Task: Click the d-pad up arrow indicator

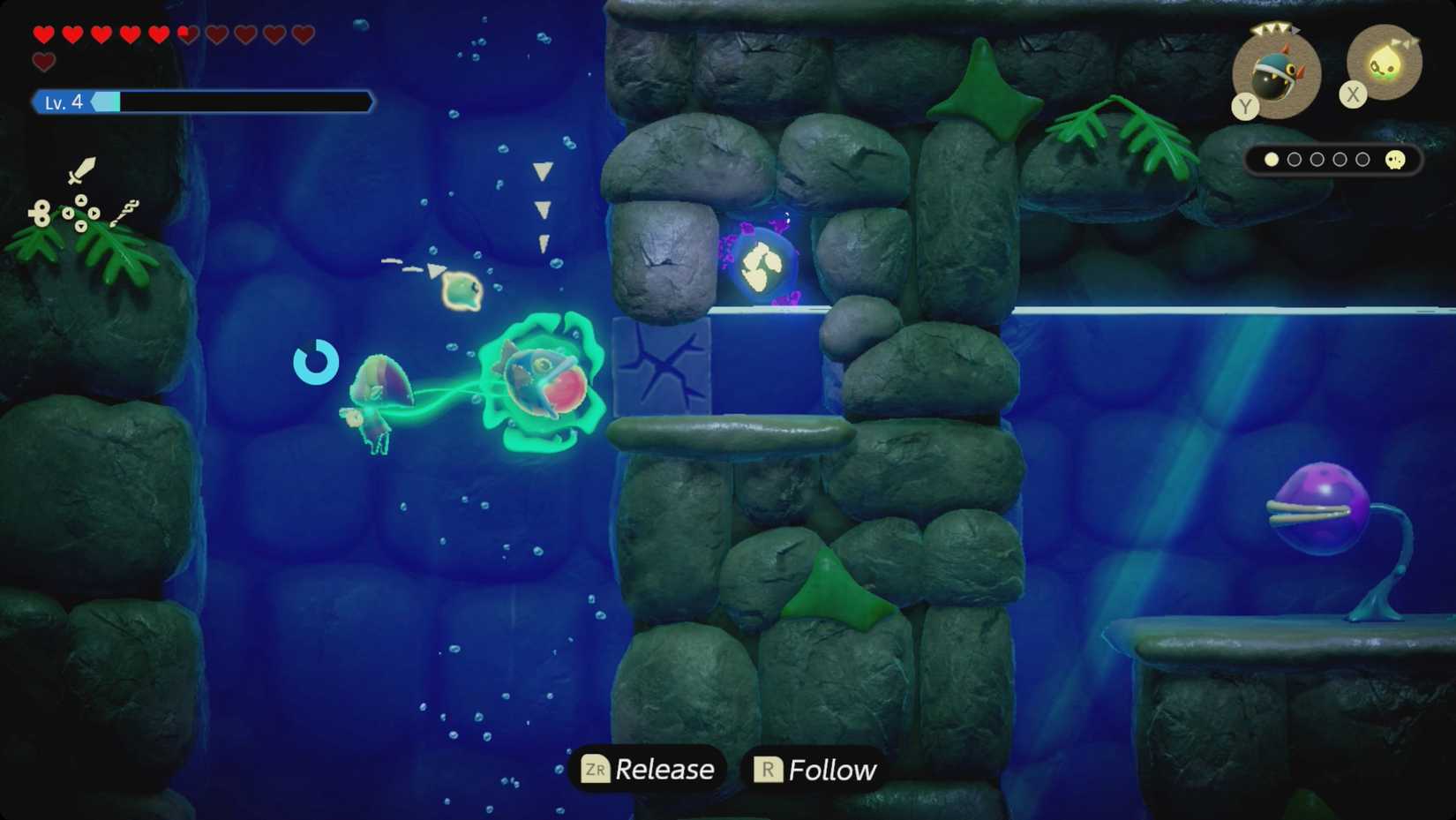Action: 81,199
